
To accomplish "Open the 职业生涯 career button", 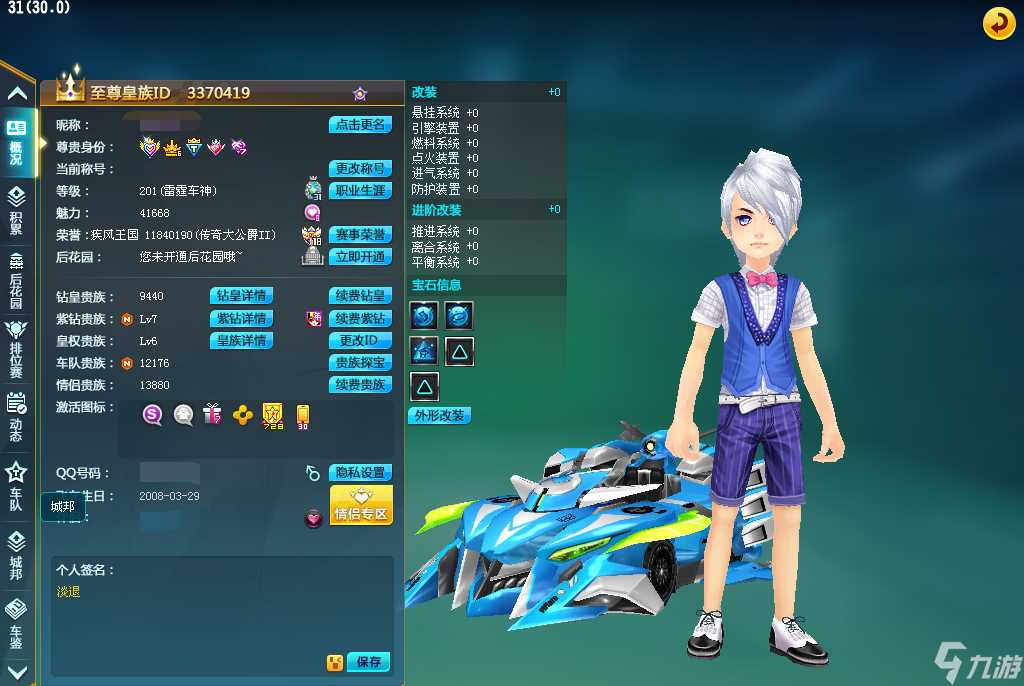I will [360, 191].
